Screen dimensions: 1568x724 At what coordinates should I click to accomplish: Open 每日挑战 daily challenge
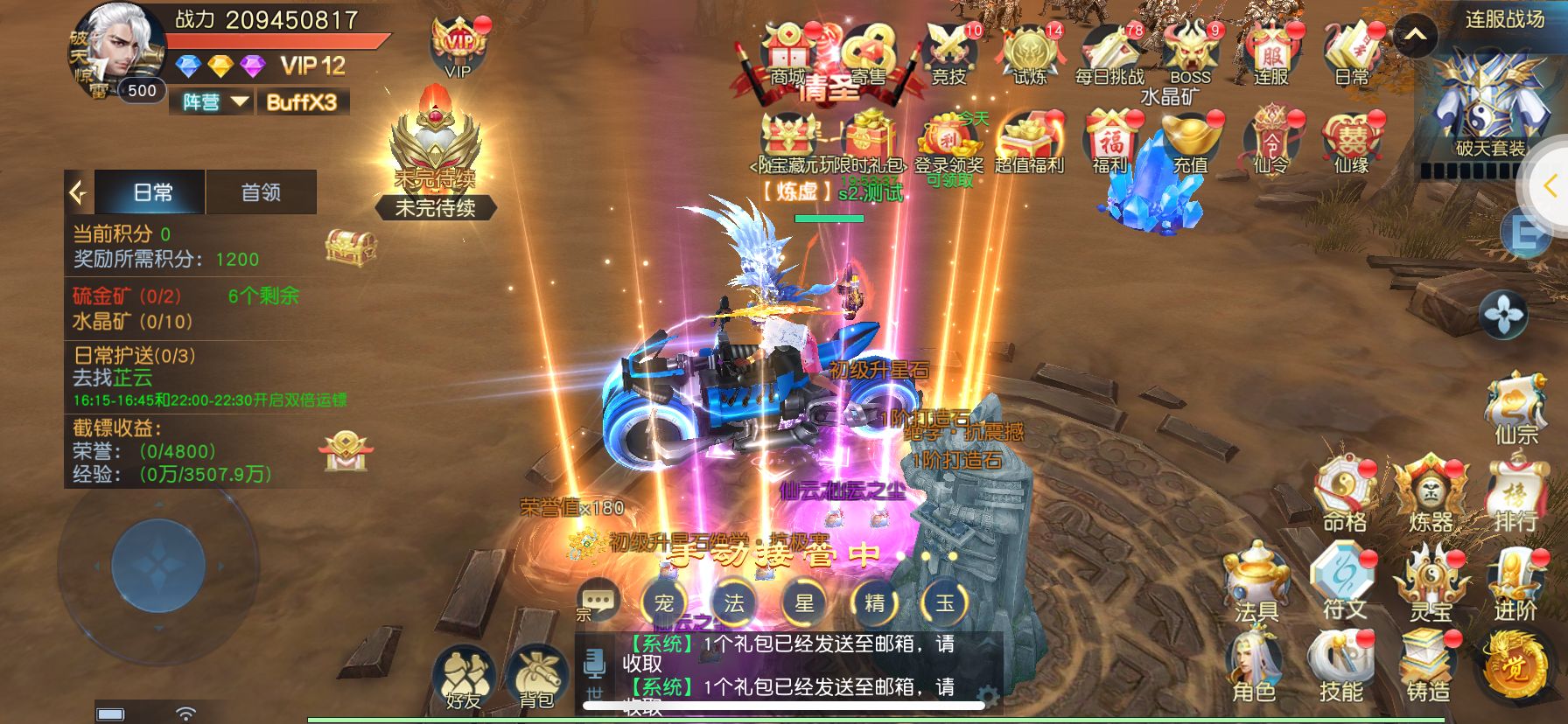point(1109,54)
